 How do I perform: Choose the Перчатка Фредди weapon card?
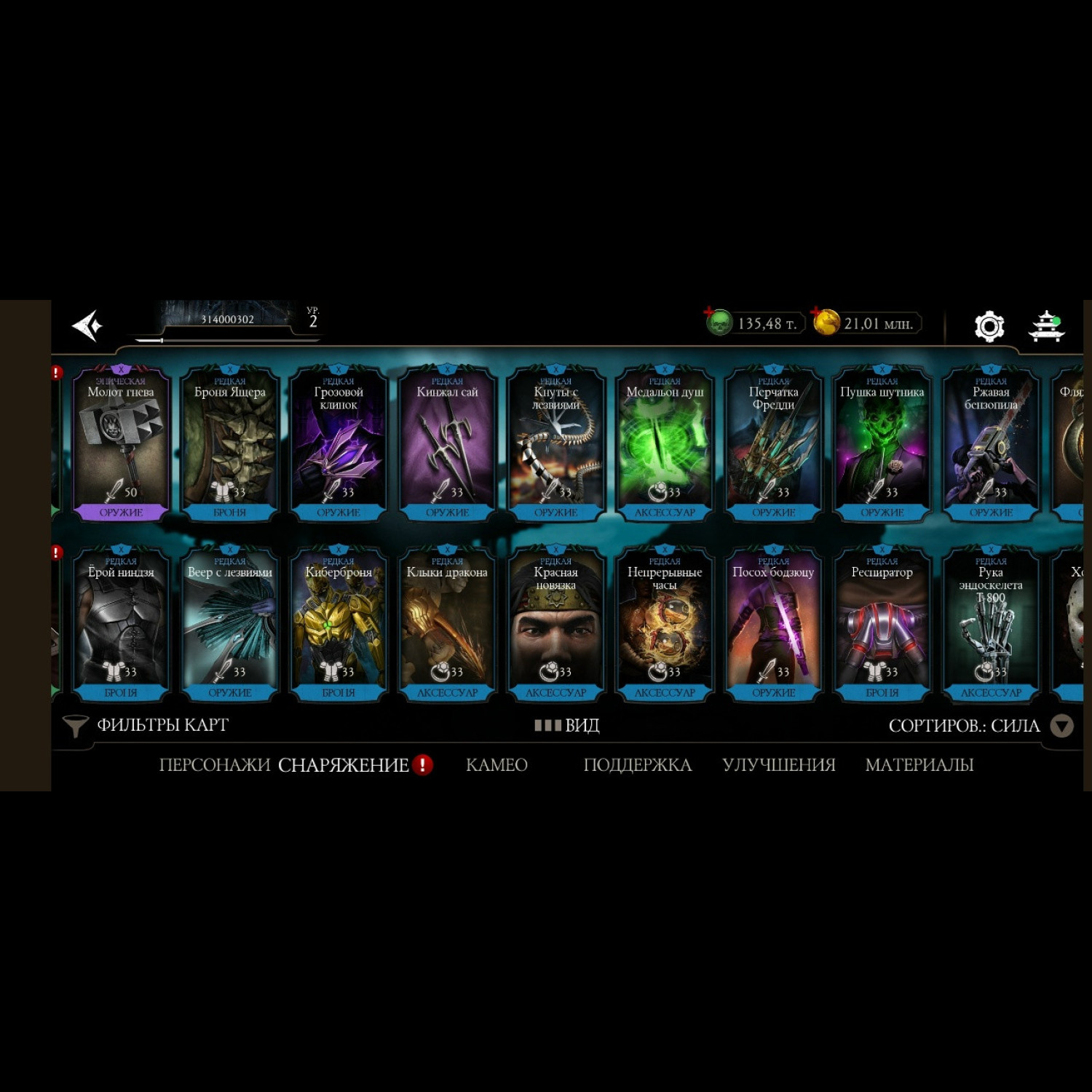(773, 444)
